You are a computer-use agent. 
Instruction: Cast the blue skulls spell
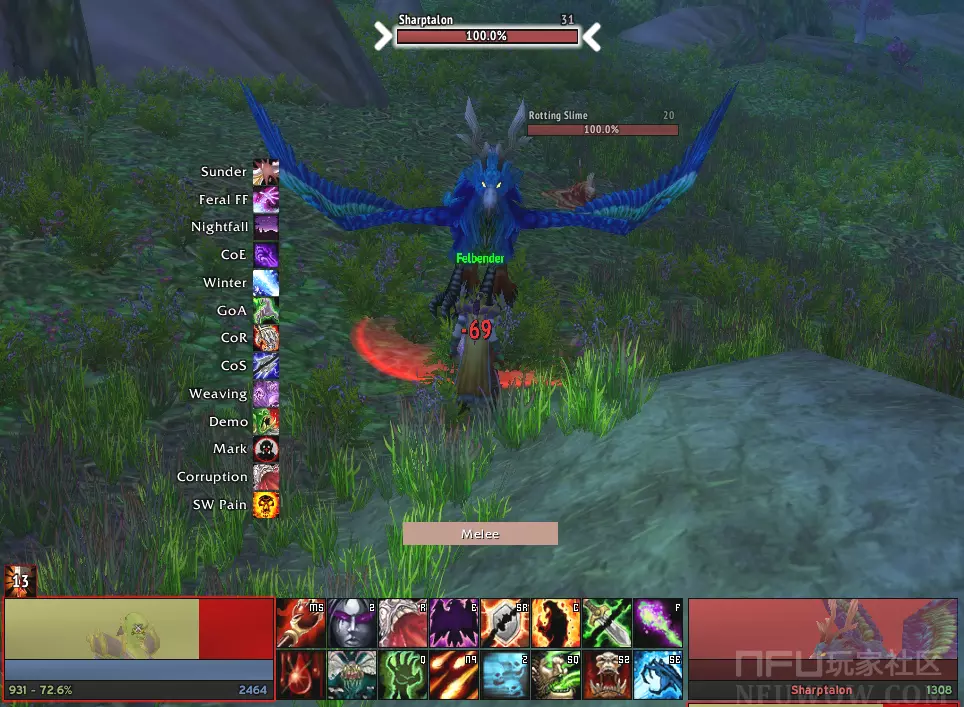pyautogui.click(x=505, y=675)
